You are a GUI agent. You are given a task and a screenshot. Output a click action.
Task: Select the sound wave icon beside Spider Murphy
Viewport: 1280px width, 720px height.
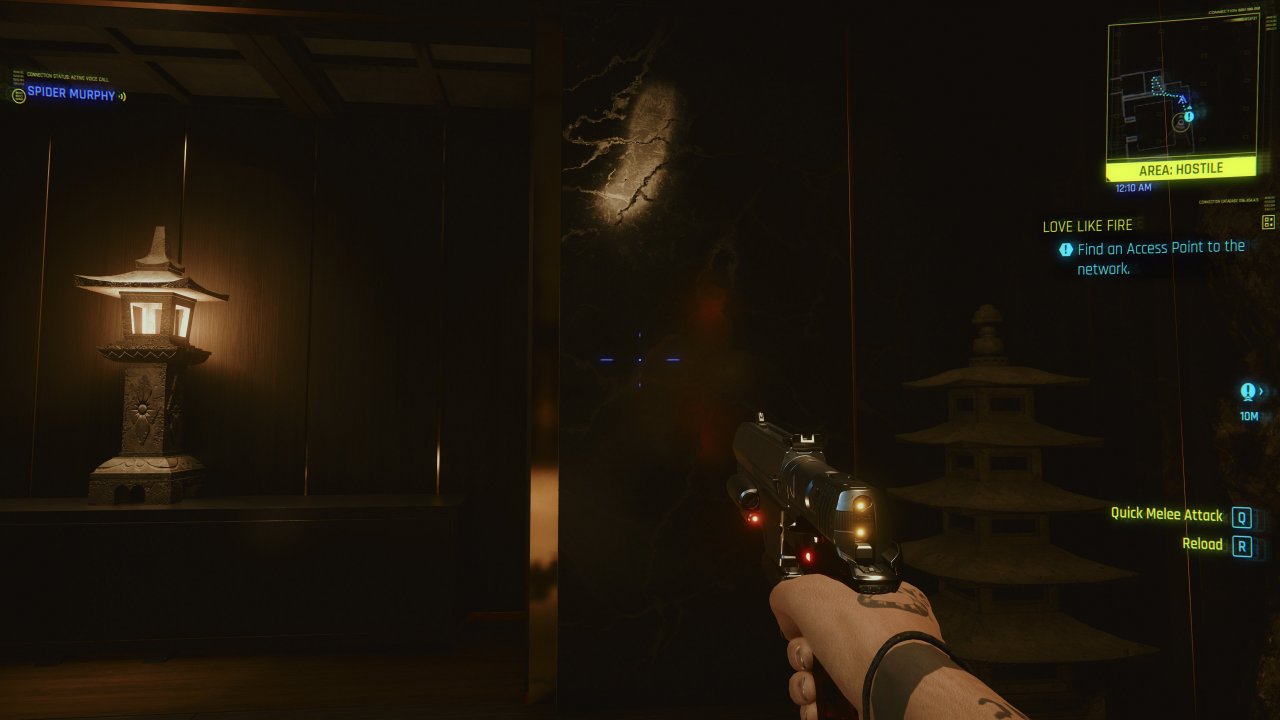point(122,96)
